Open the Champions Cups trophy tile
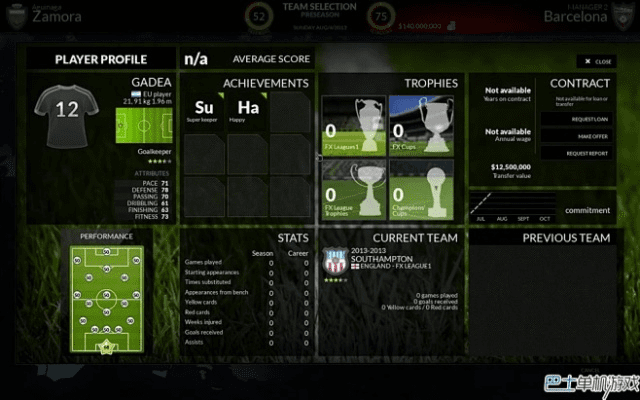Viewport: 640px width, 400px height. pos(421,189)
